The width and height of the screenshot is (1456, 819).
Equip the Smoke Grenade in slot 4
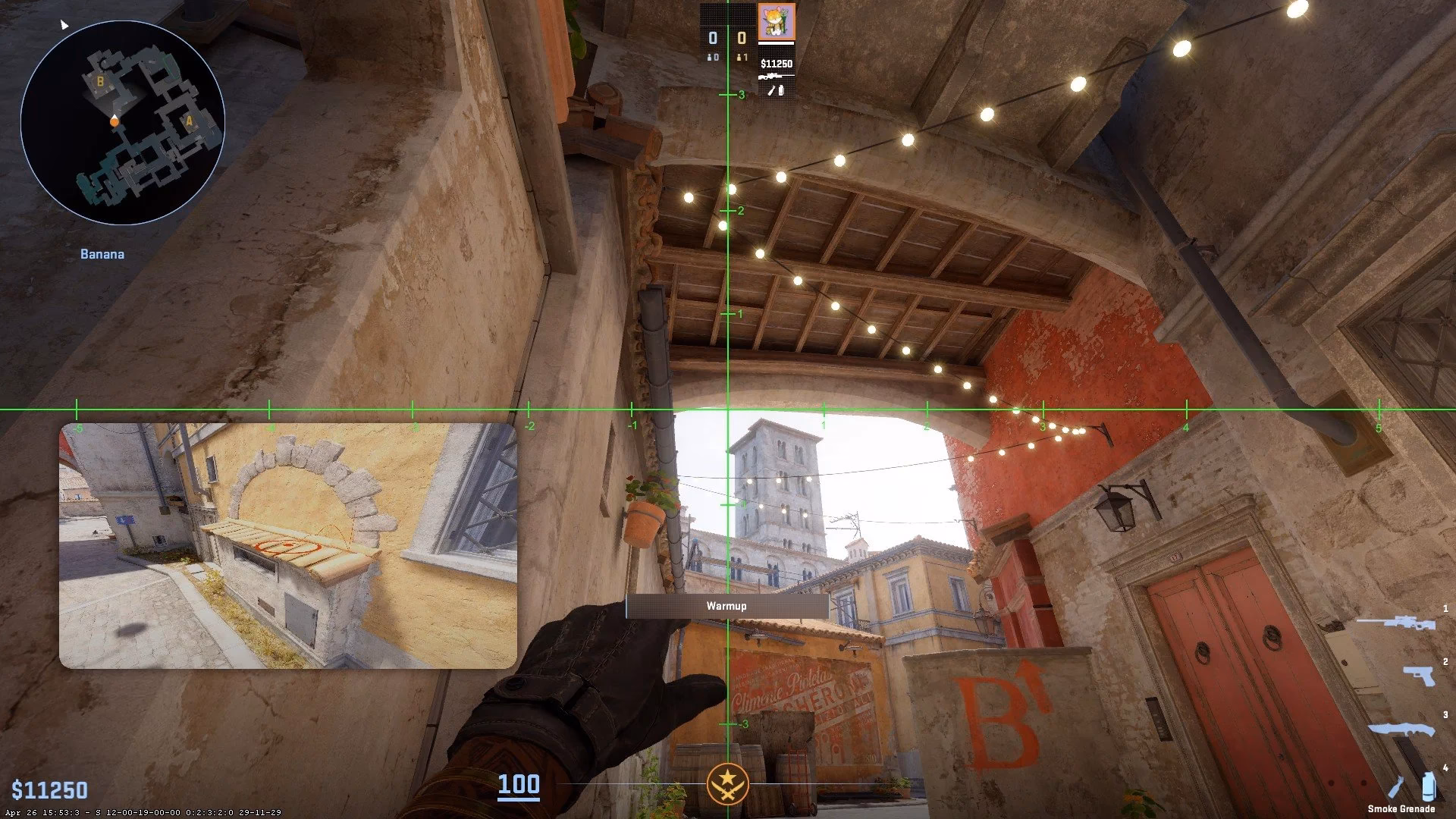point(1429,786)
